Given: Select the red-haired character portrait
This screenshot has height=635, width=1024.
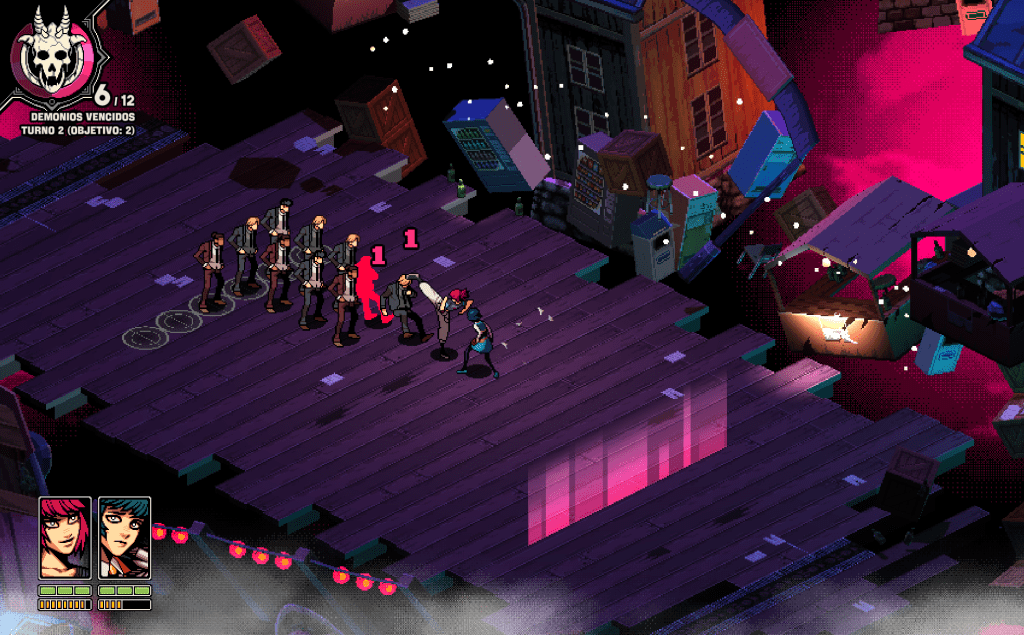Looking at the screenshot, I should click(x=65, y=538).
